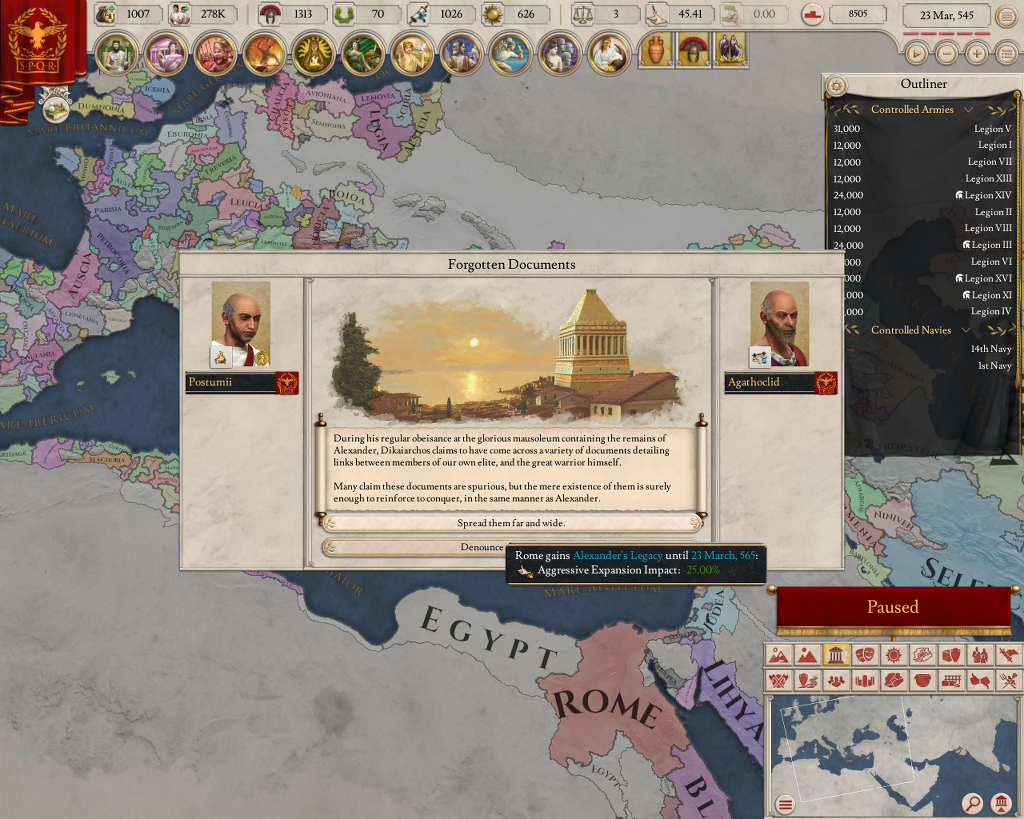
Task: Switch to the theater masks map mode
Action: pyautogui.click(x=864, y=656)
